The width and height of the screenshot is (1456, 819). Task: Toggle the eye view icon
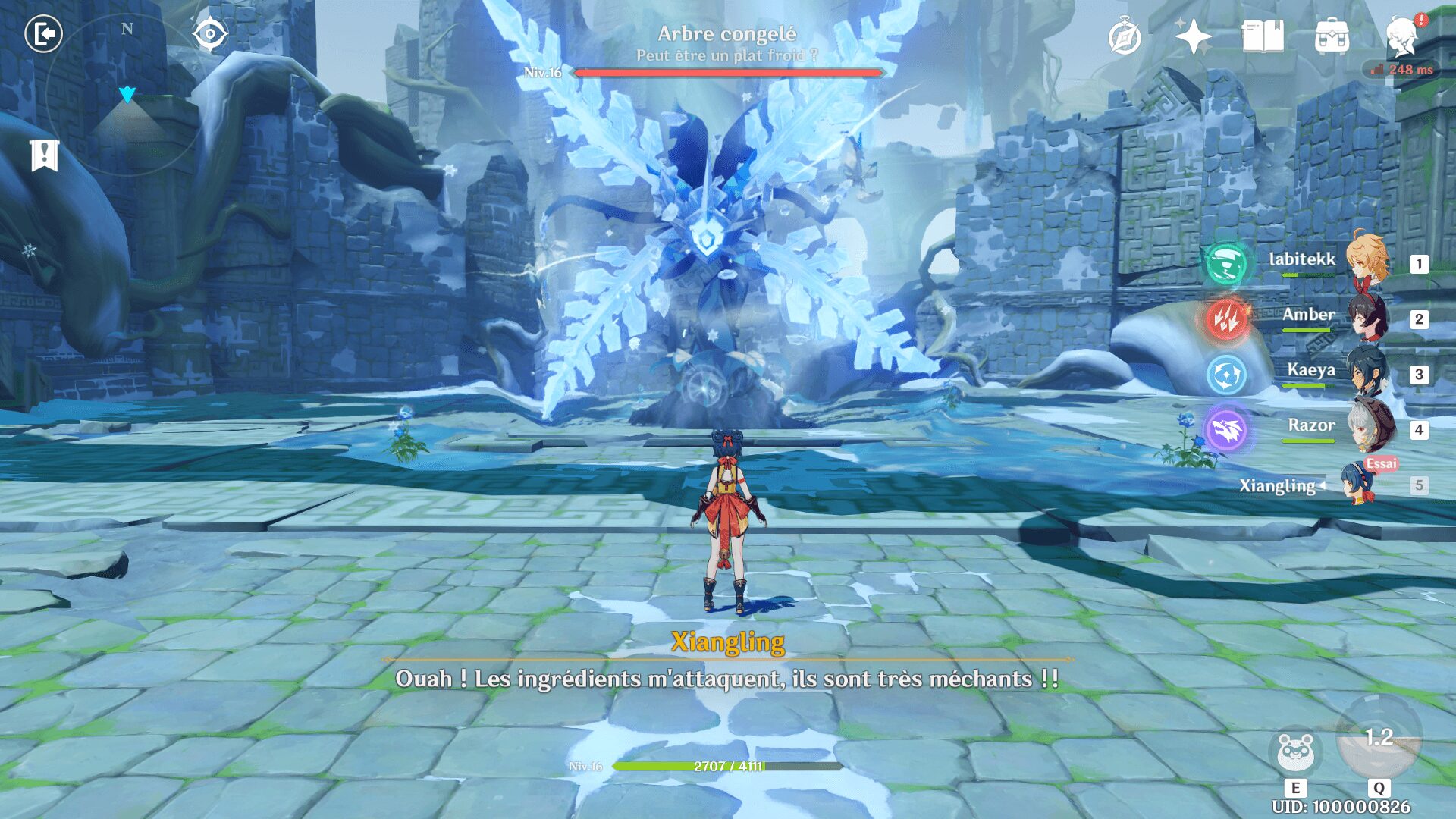tap(209, 34)
